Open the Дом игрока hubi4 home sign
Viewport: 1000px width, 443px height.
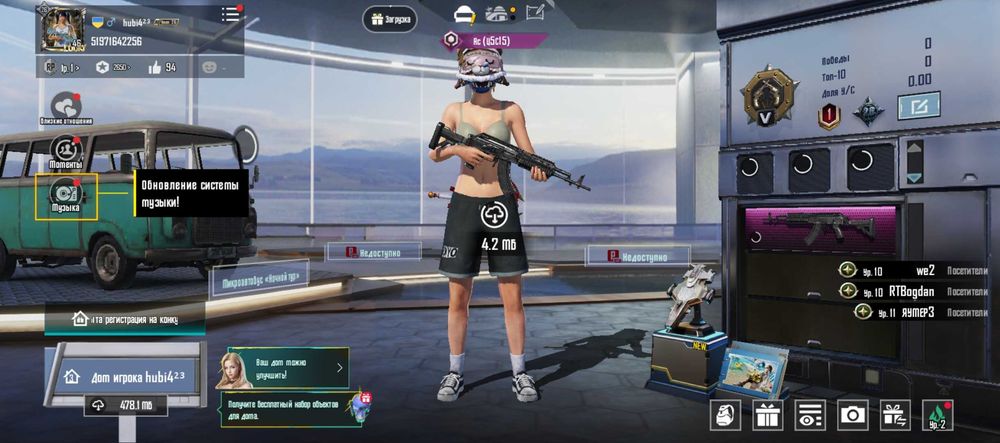click(123, 377)
